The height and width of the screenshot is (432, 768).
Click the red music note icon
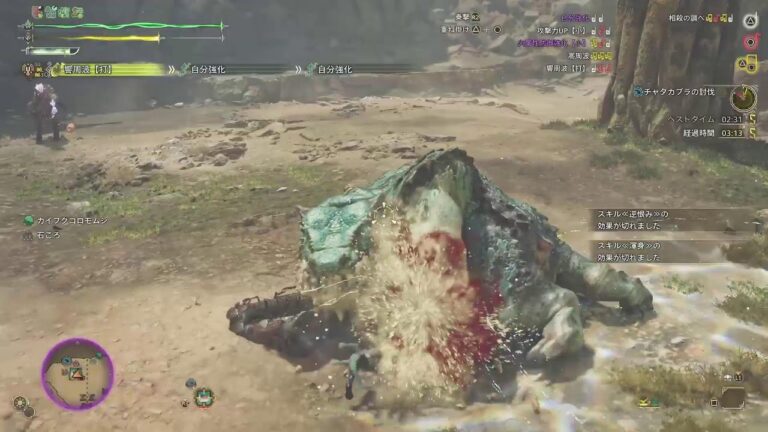749,42
